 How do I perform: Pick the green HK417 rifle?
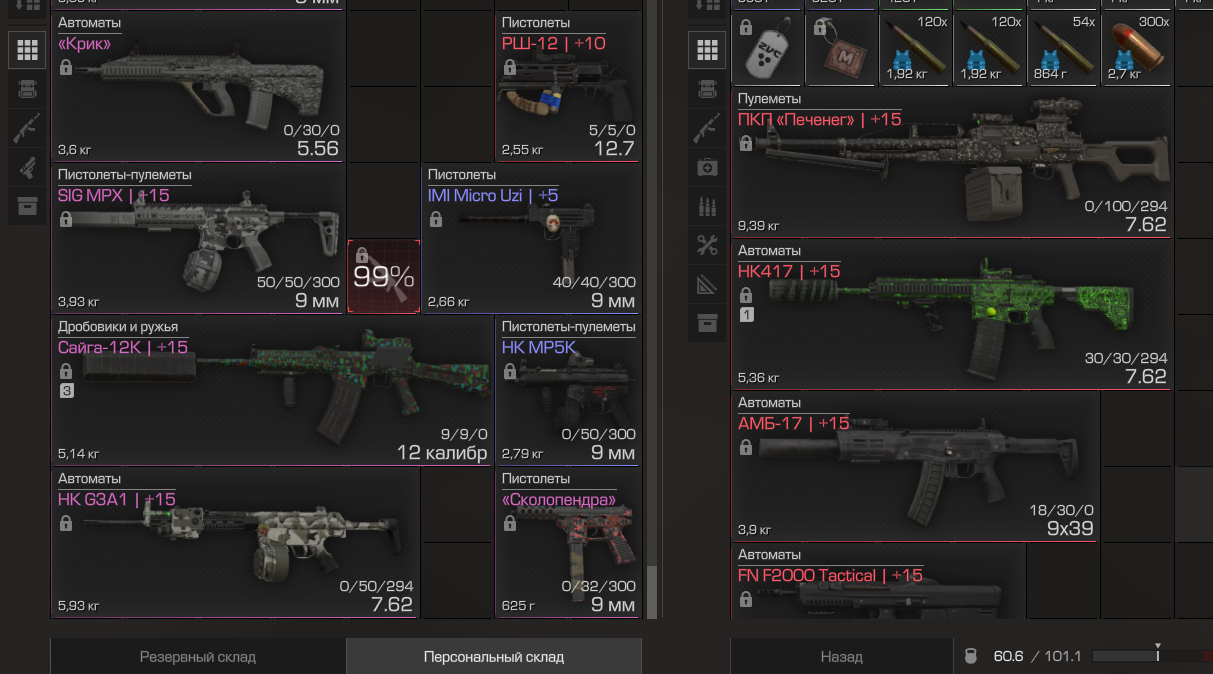(x=952, y=314)
